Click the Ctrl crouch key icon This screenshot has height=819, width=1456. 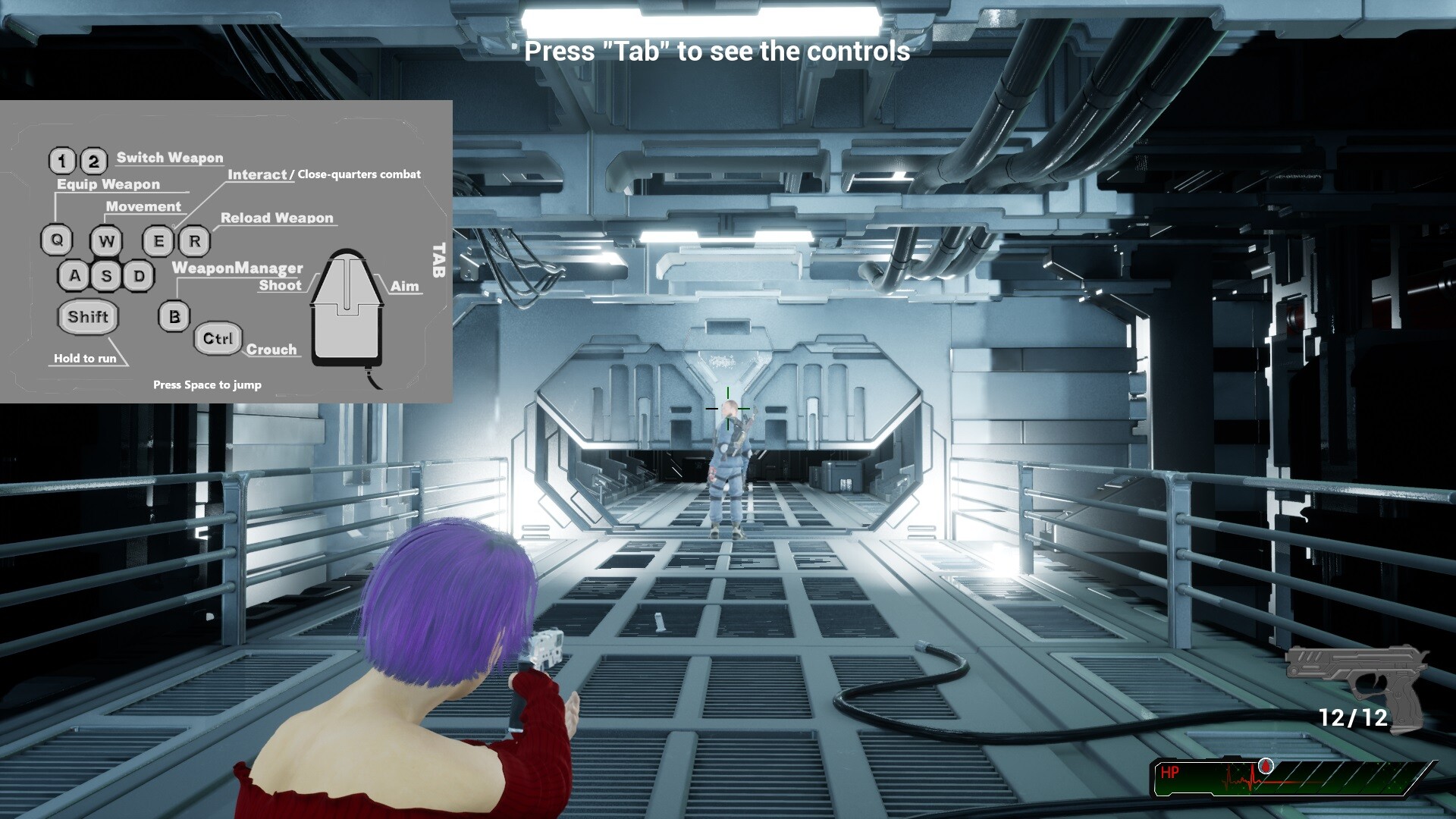(x=217, y=338)
